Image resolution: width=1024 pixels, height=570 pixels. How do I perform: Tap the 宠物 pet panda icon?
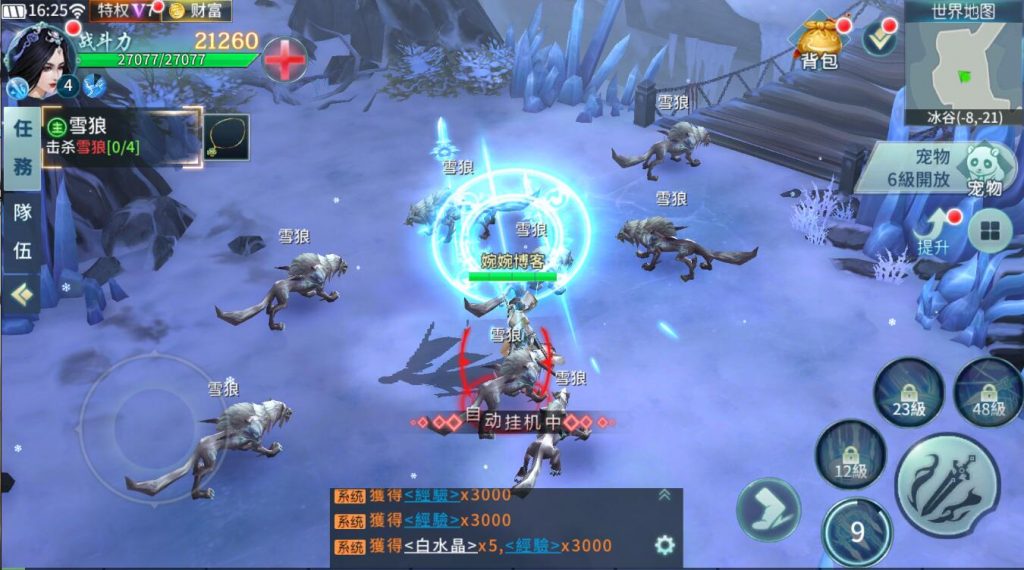984,168
